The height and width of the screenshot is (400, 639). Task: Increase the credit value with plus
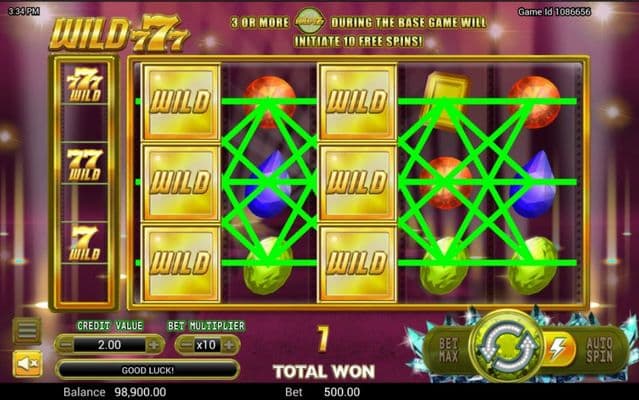154,344
